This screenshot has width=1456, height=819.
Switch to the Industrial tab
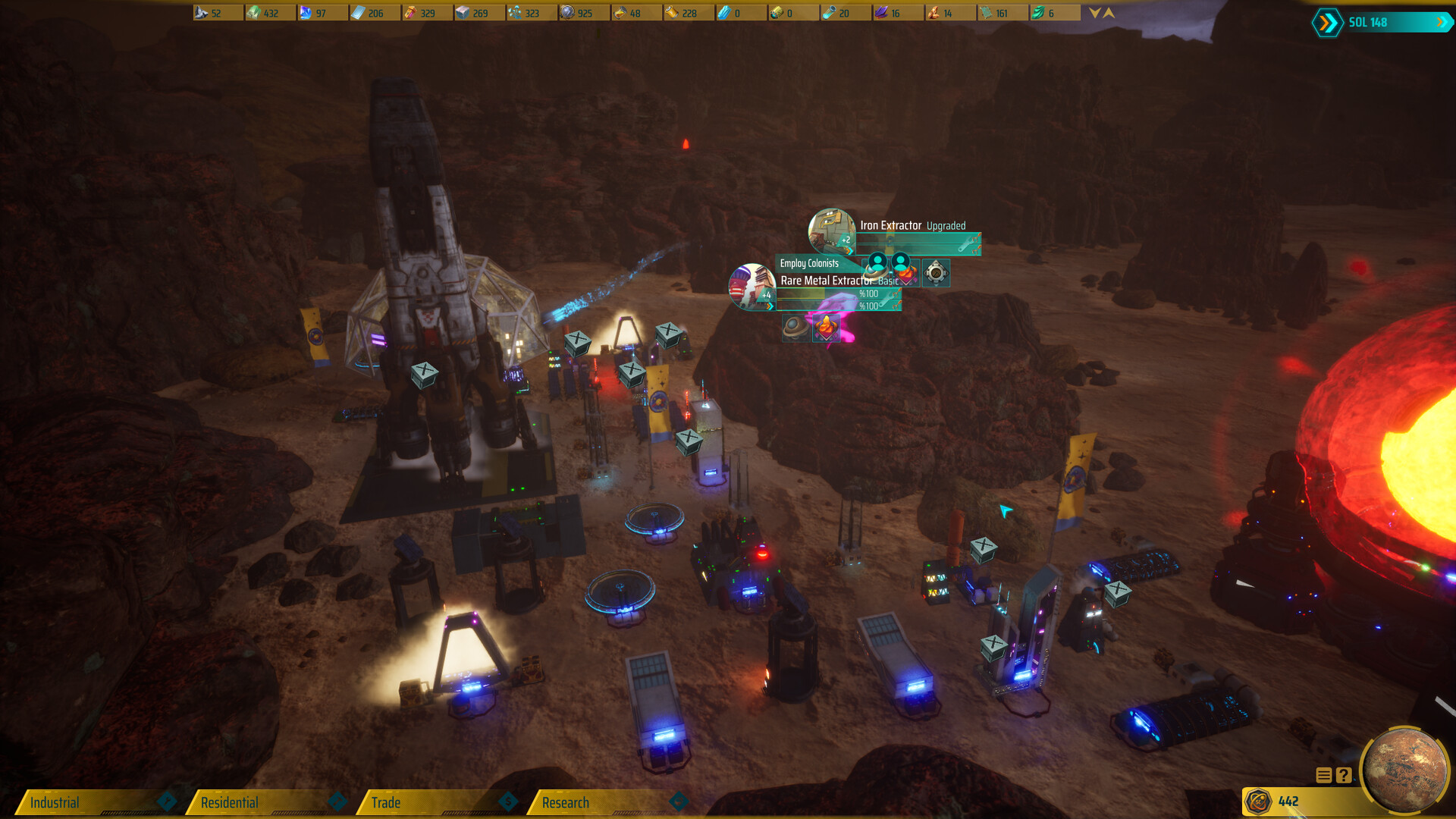[x=57, y=802]
